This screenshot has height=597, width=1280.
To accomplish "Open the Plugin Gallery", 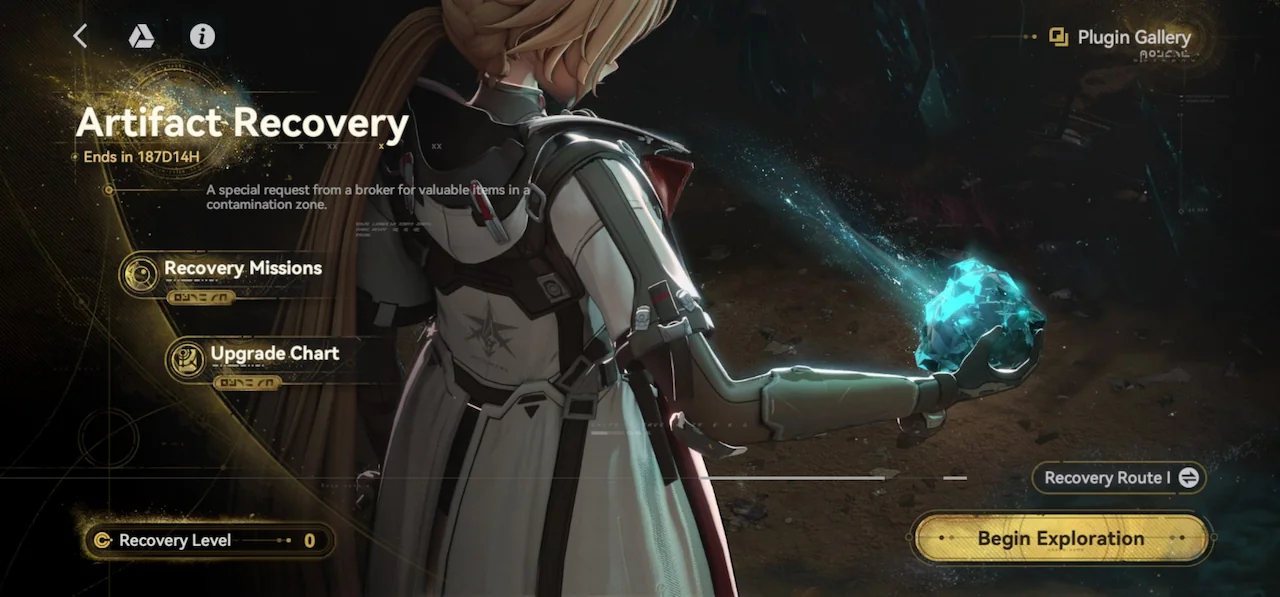I will tap(1121, 38).
